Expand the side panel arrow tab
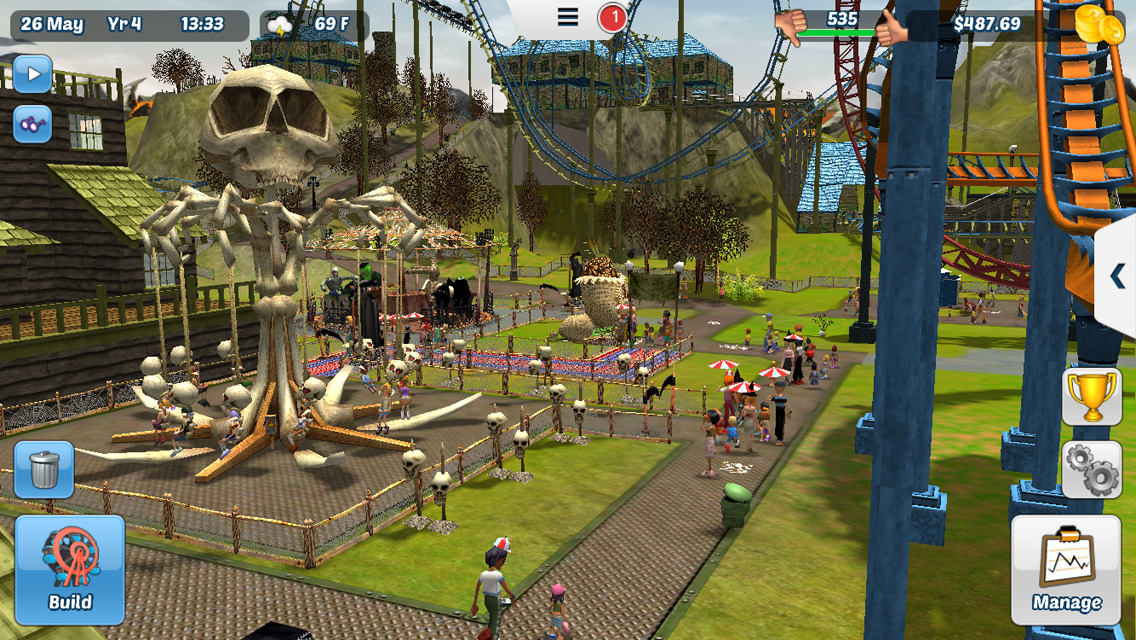Screen dimensions: 1136x640 coord(1116,276)
